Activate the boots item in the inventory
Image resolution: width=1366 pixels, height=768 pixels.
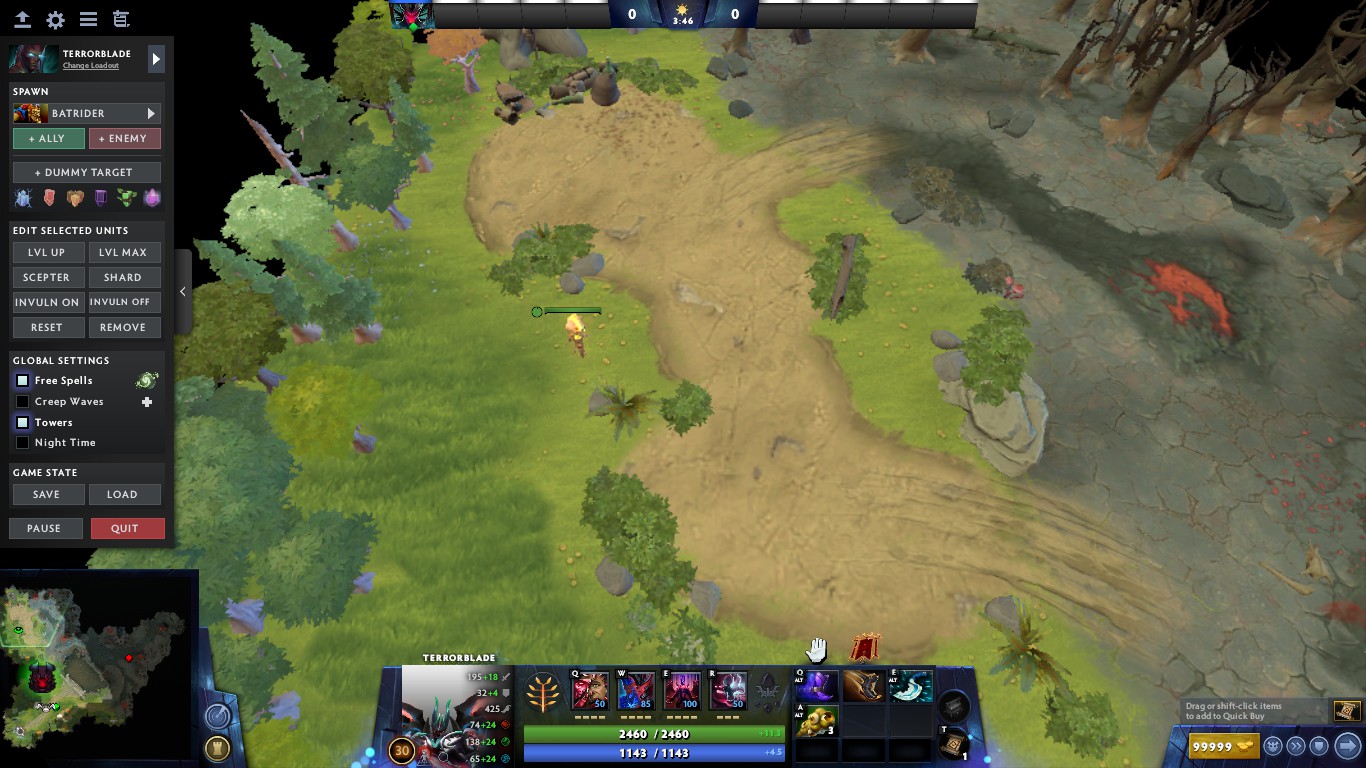pos(863,686)
